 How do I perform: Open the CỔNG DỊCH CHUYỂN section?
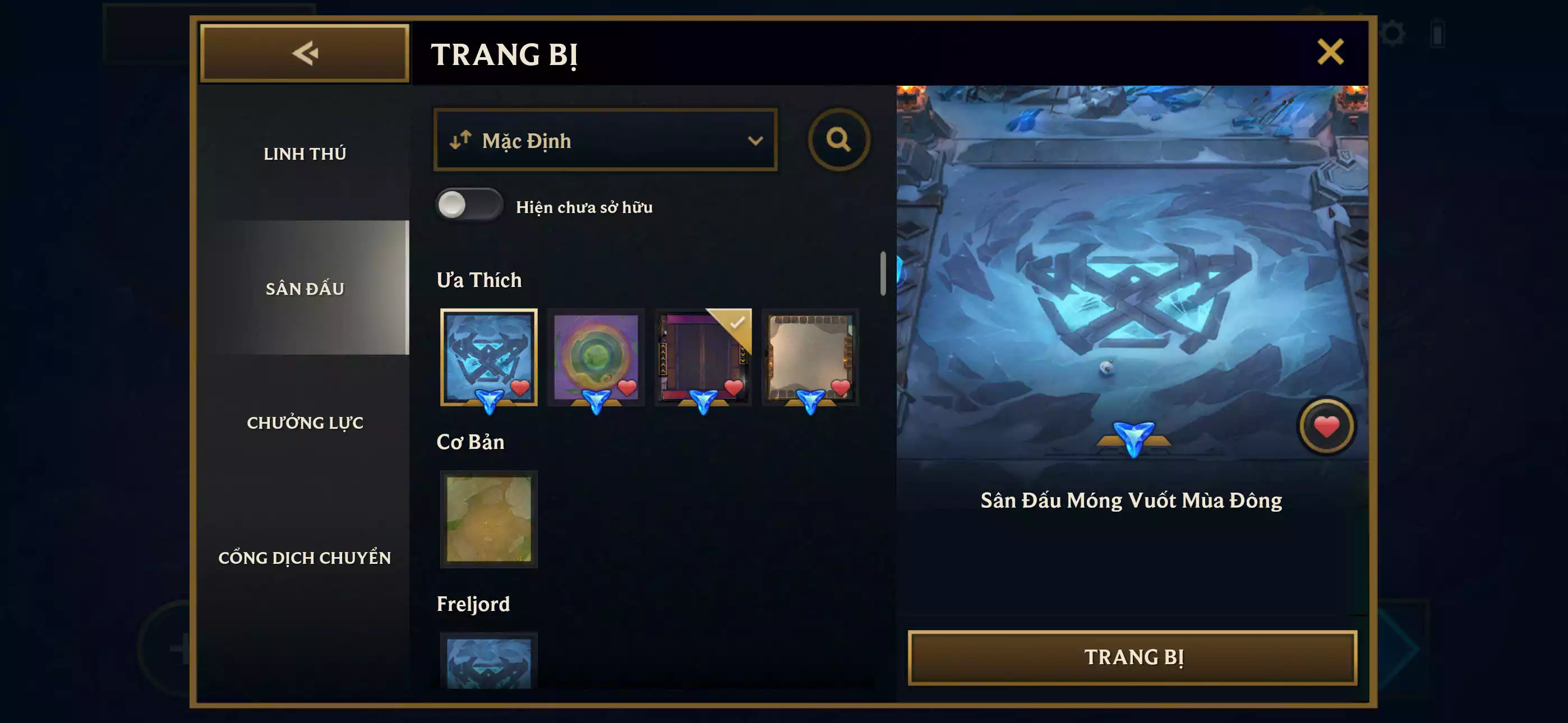(306, 558)
